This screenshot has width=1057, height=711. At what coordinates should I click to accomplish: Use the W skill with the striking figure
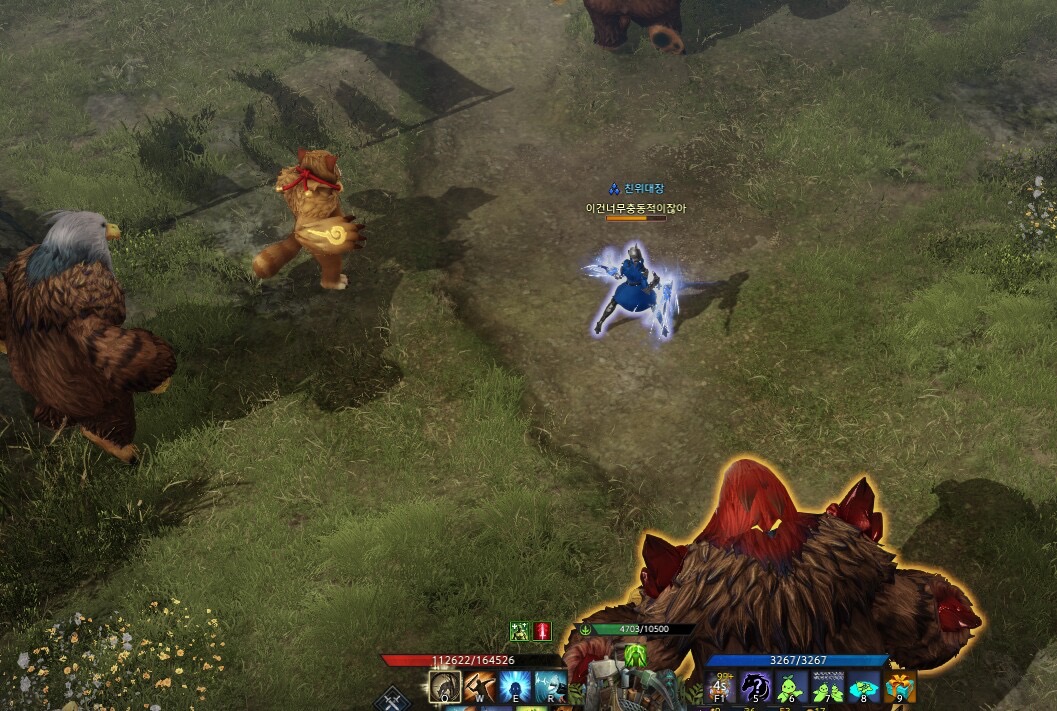pyautogui.click(x=480, y=687)
